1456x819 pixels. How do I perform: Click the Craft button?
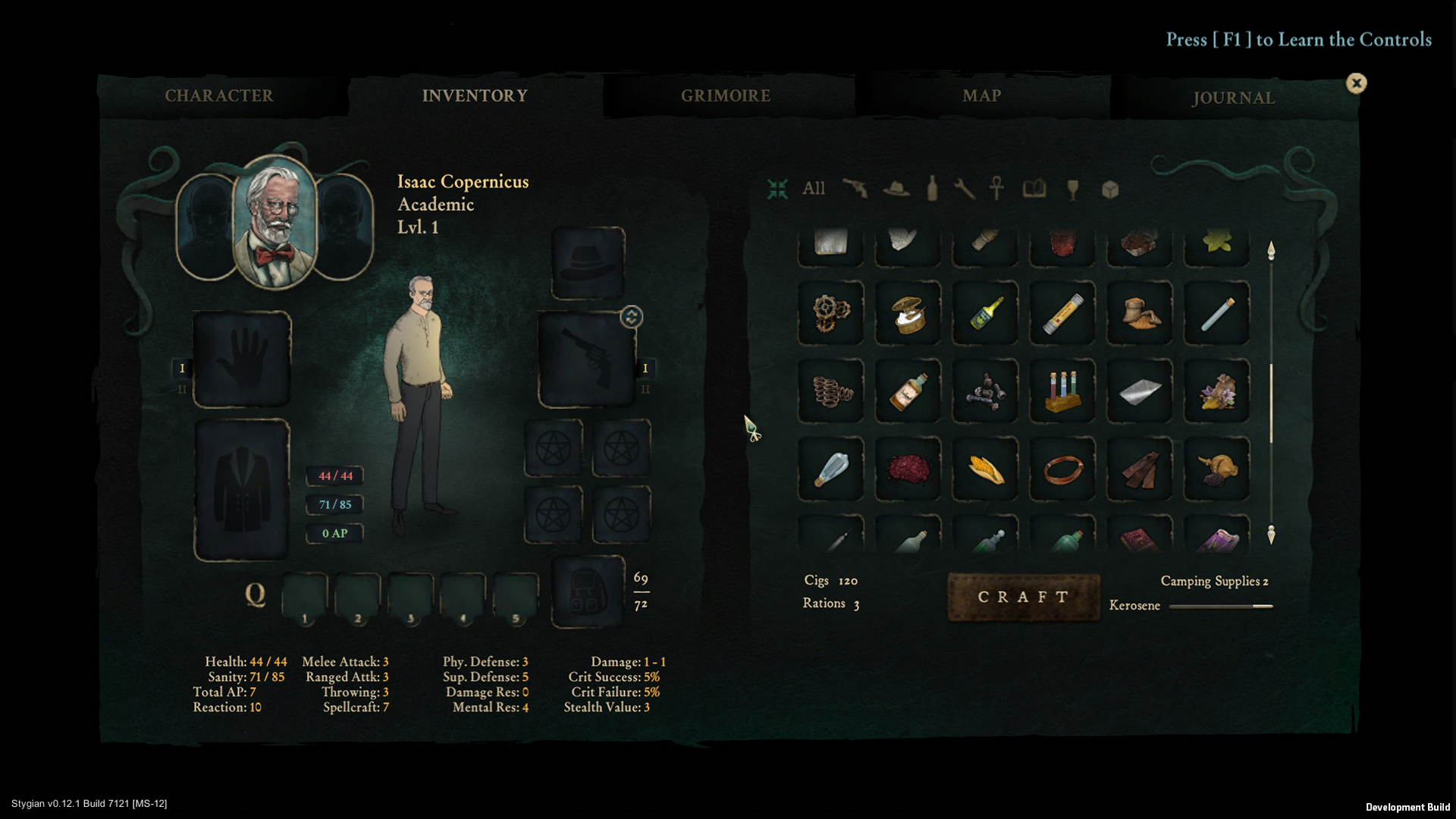point(1023,598)
